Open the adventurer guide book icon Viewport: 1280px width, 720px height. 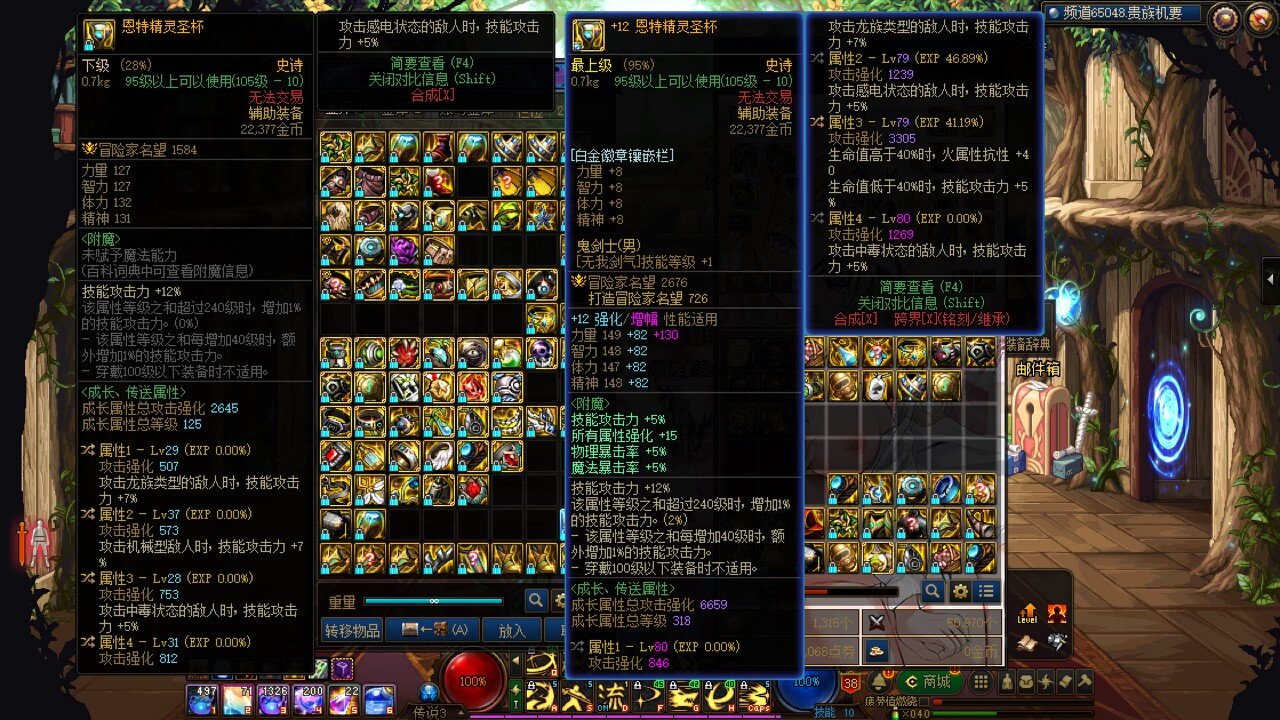(1064, 682)
